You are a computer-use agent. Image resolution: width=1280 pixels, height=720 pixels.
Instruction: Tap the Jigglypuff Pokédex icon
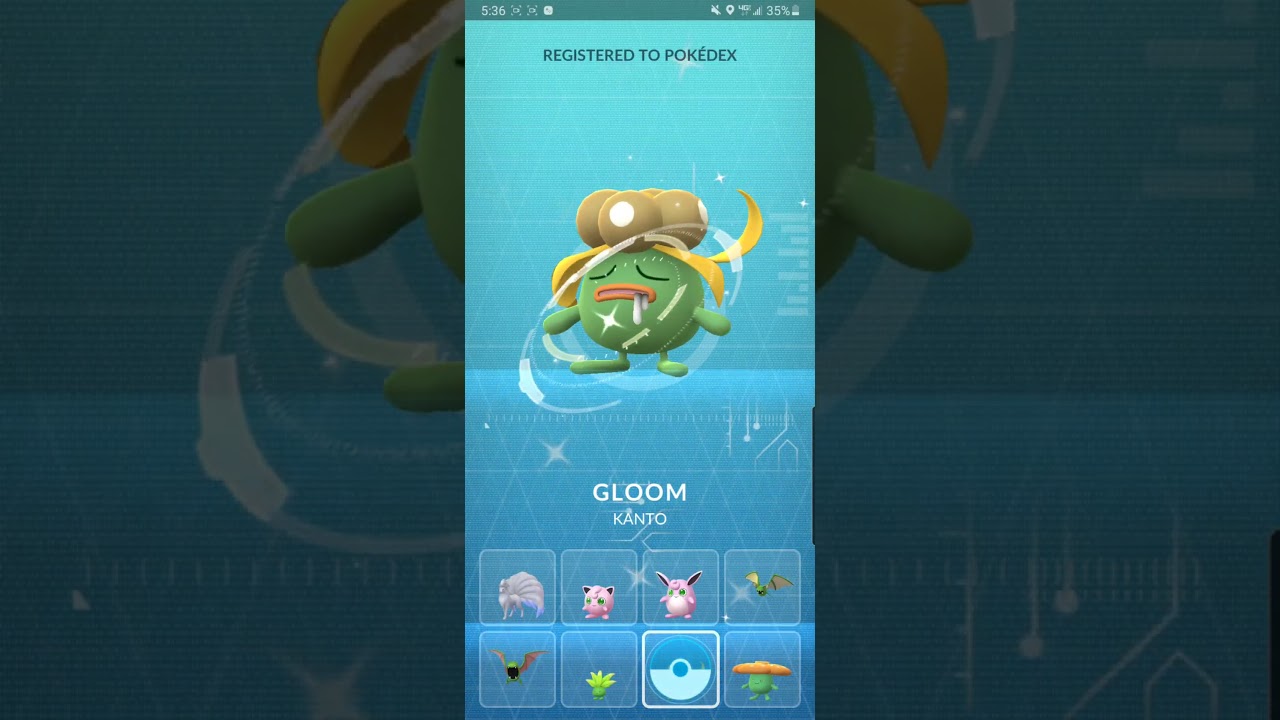point(599,587)
